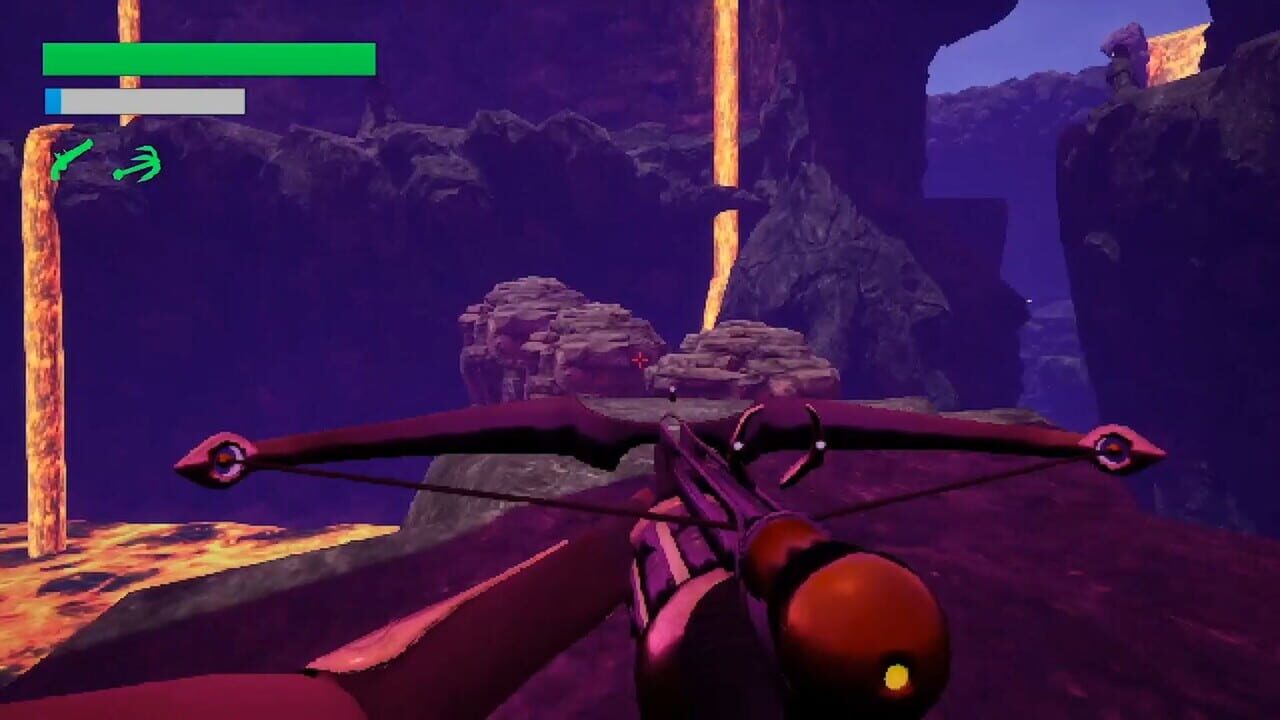Click the crossbow's right limb tip
This screenshot has width=1280, height=720.
pyautogui.click(x=1110, y=450)
